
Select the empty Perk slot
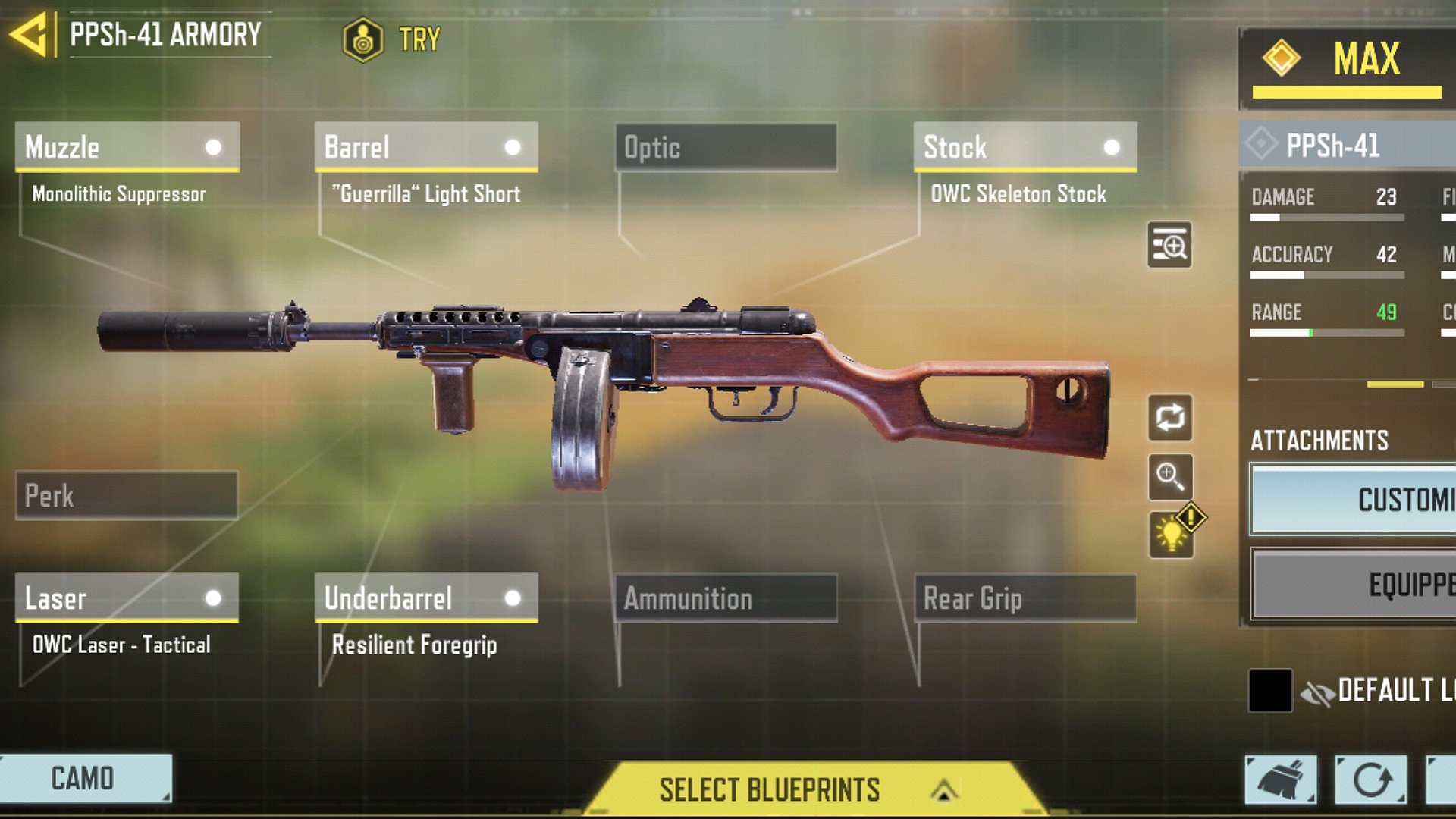coord(127,496)
